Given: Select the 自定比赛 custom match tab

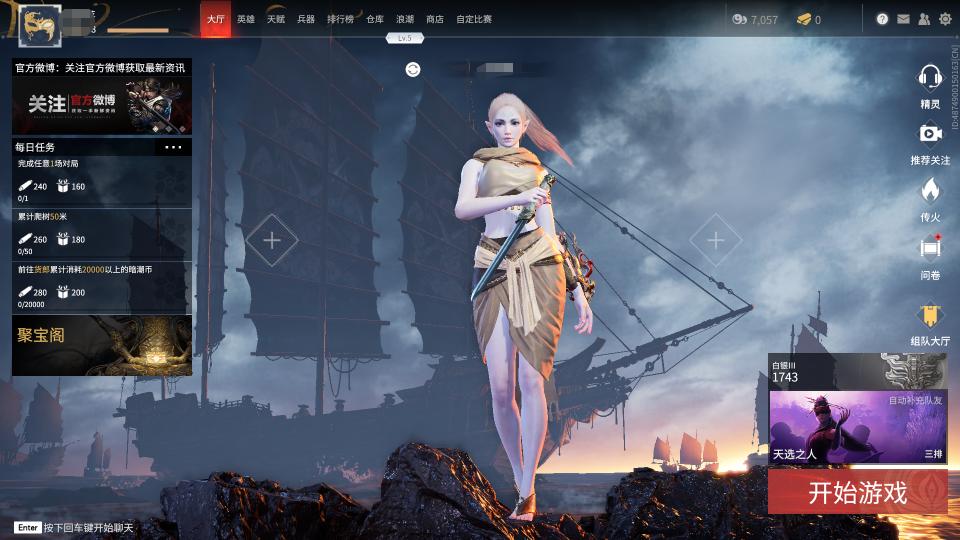Looking at the screenshot, I should (x=474, y=19).
